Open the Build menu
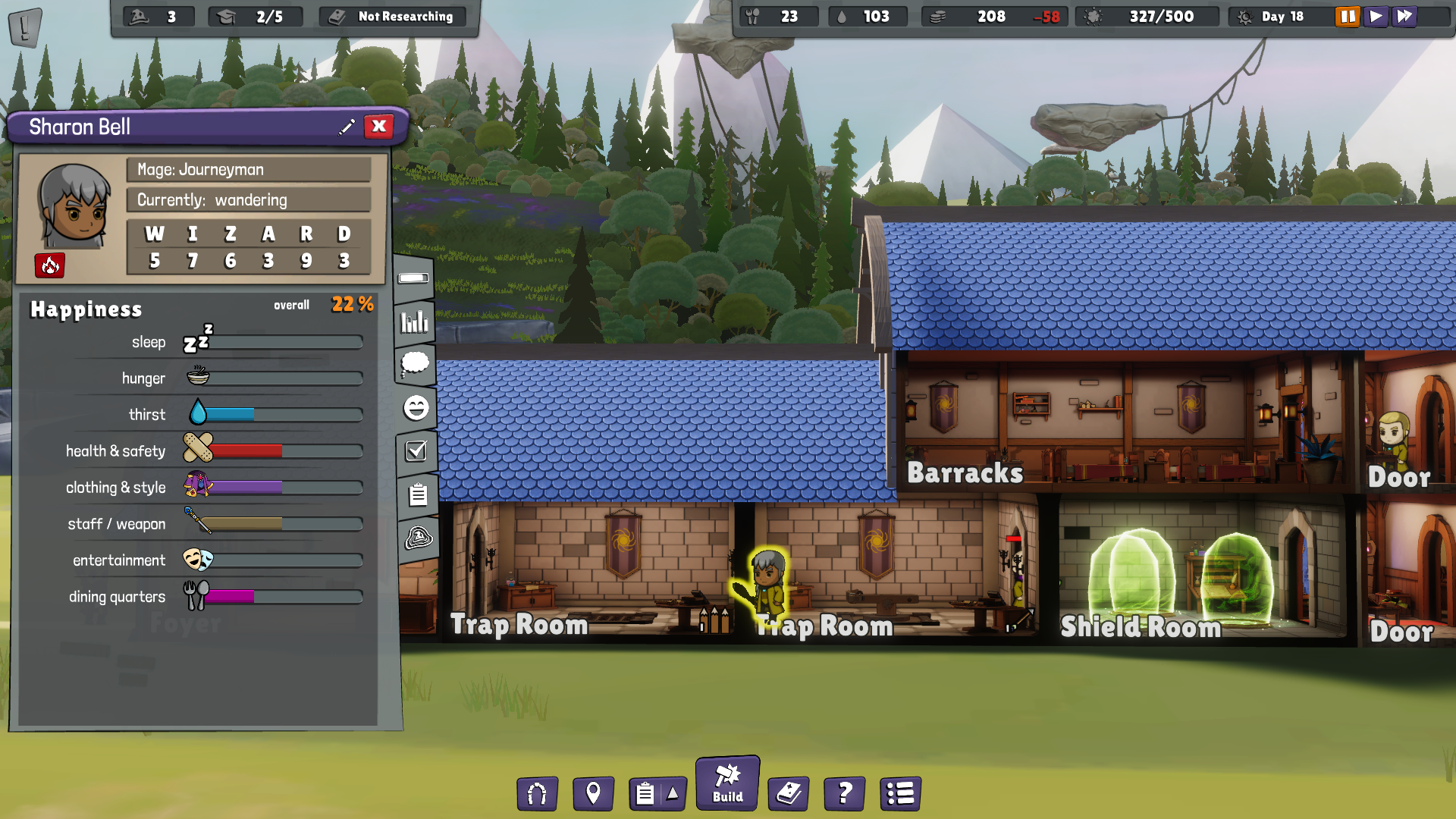This screenshot has width=1456, height=819. point(726,783)
